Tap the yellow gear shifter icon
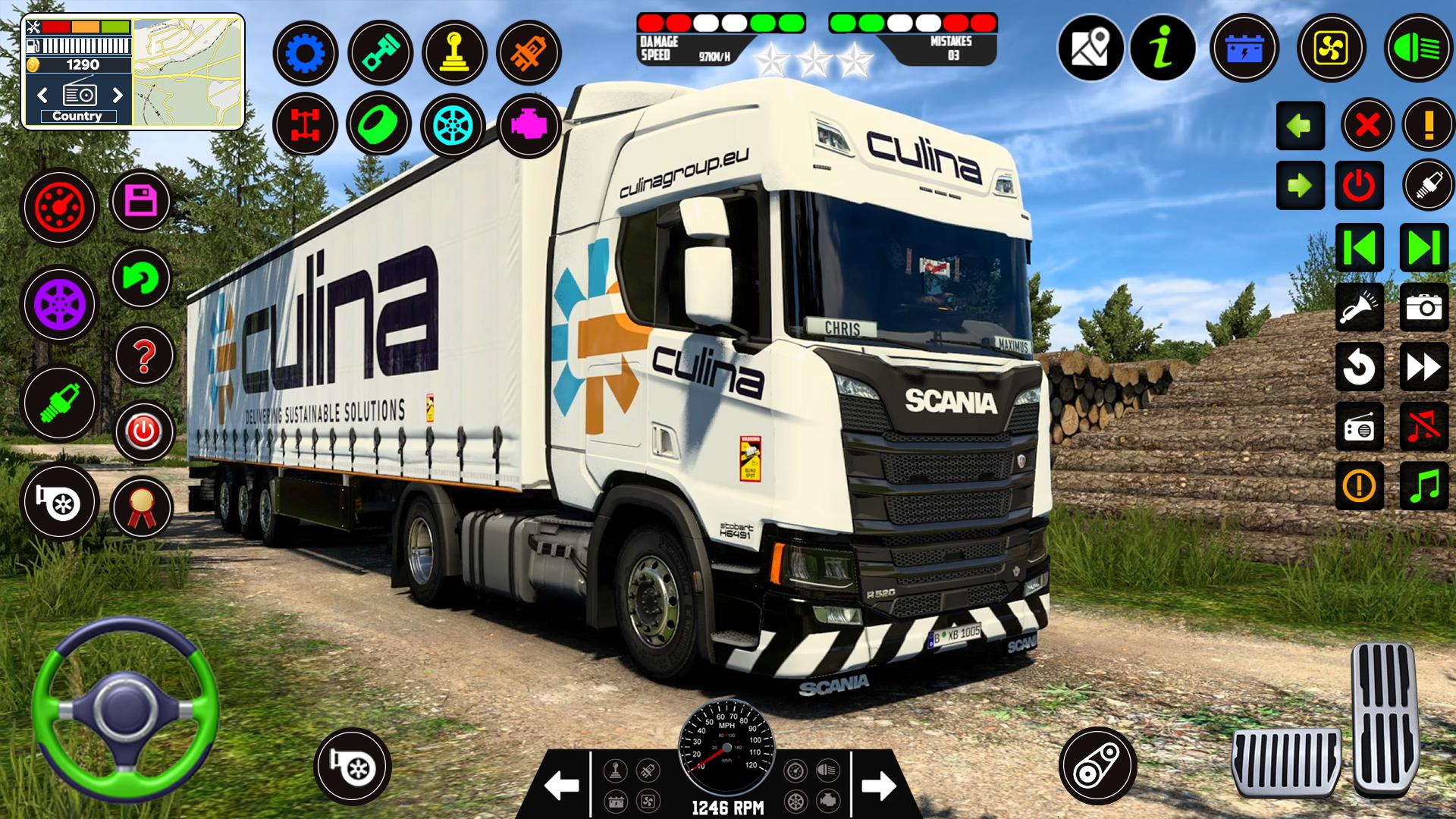 click(455, 53)
